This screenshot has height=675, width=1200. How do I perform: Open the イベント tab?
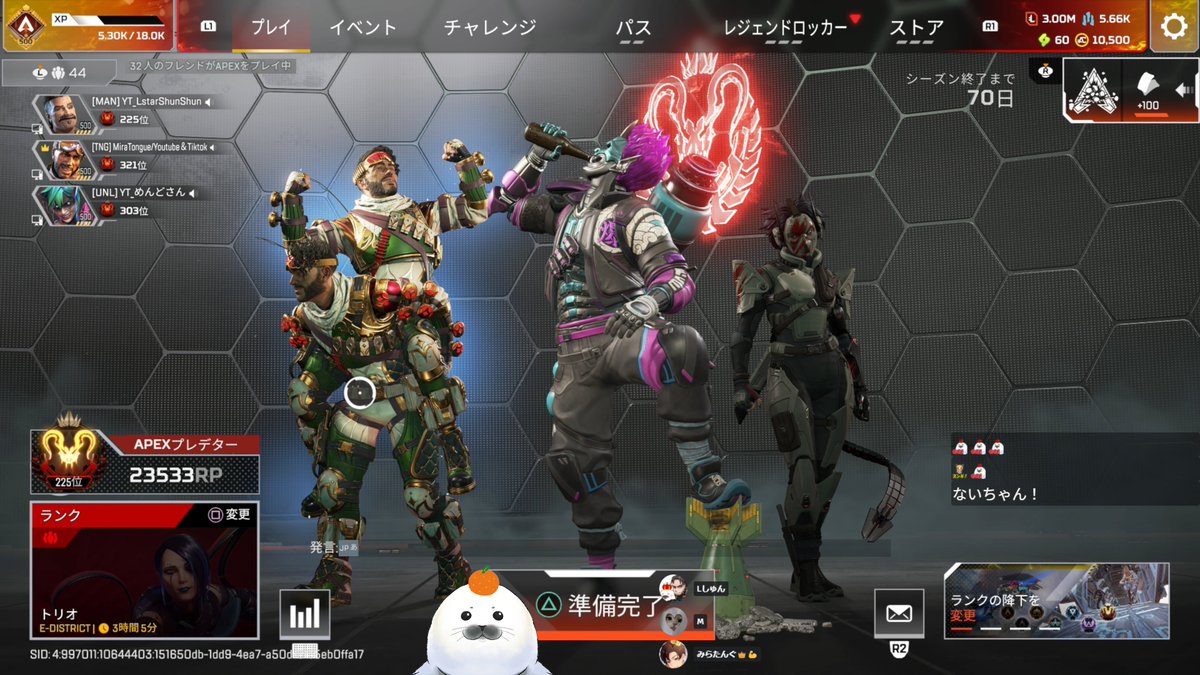point(363,28)
